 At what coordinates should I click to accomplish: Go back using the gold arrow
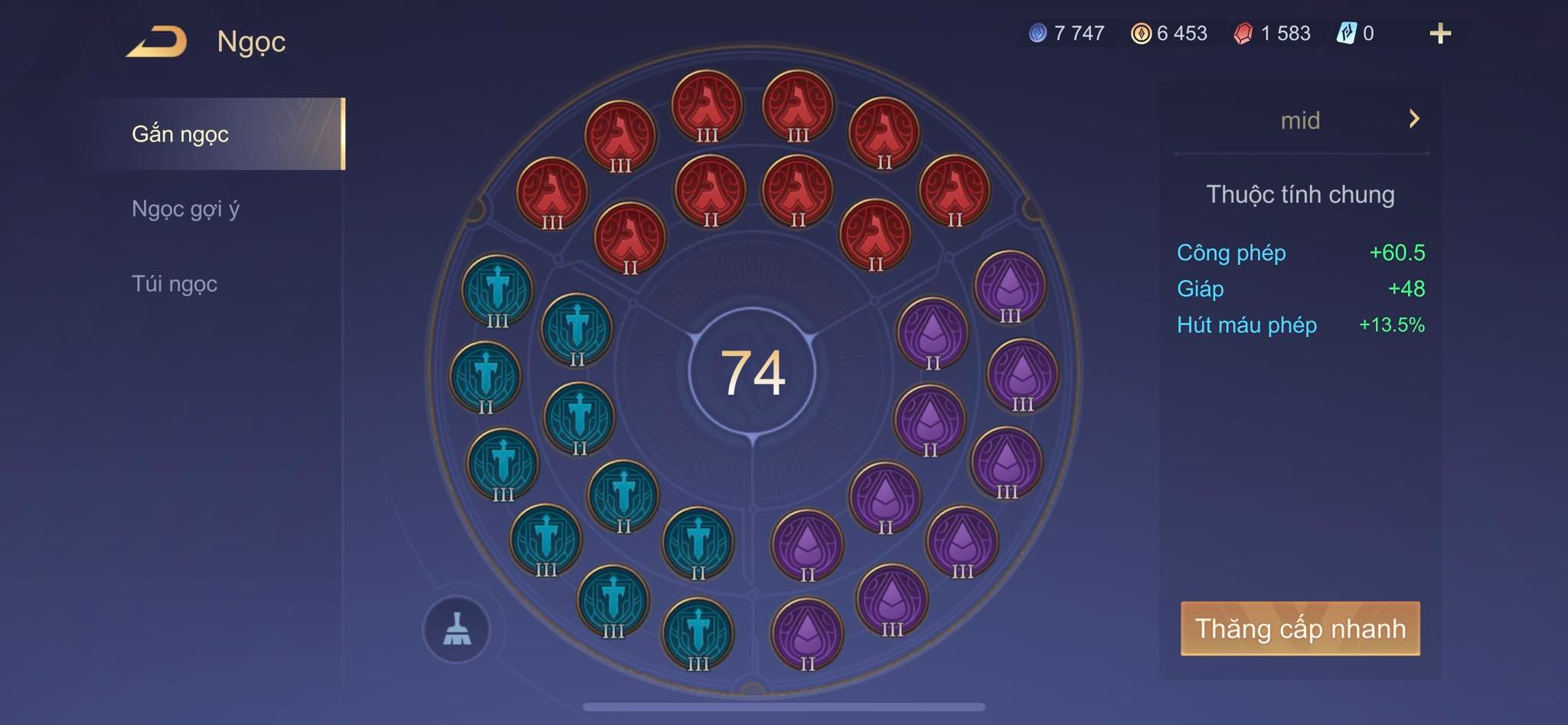point(157,41)
